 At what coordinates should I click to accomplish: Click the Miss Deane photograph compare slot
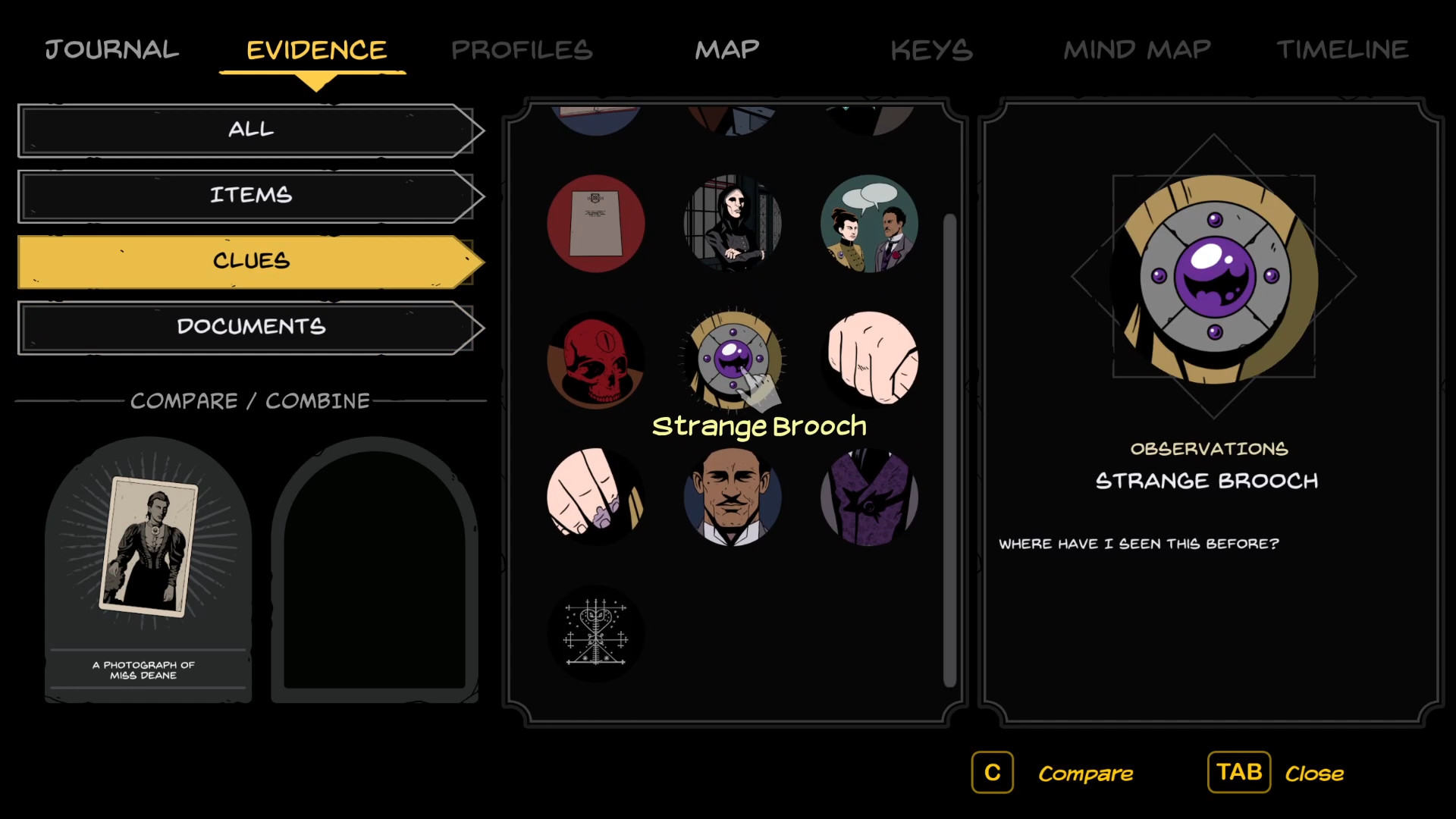tap(149, 569)
